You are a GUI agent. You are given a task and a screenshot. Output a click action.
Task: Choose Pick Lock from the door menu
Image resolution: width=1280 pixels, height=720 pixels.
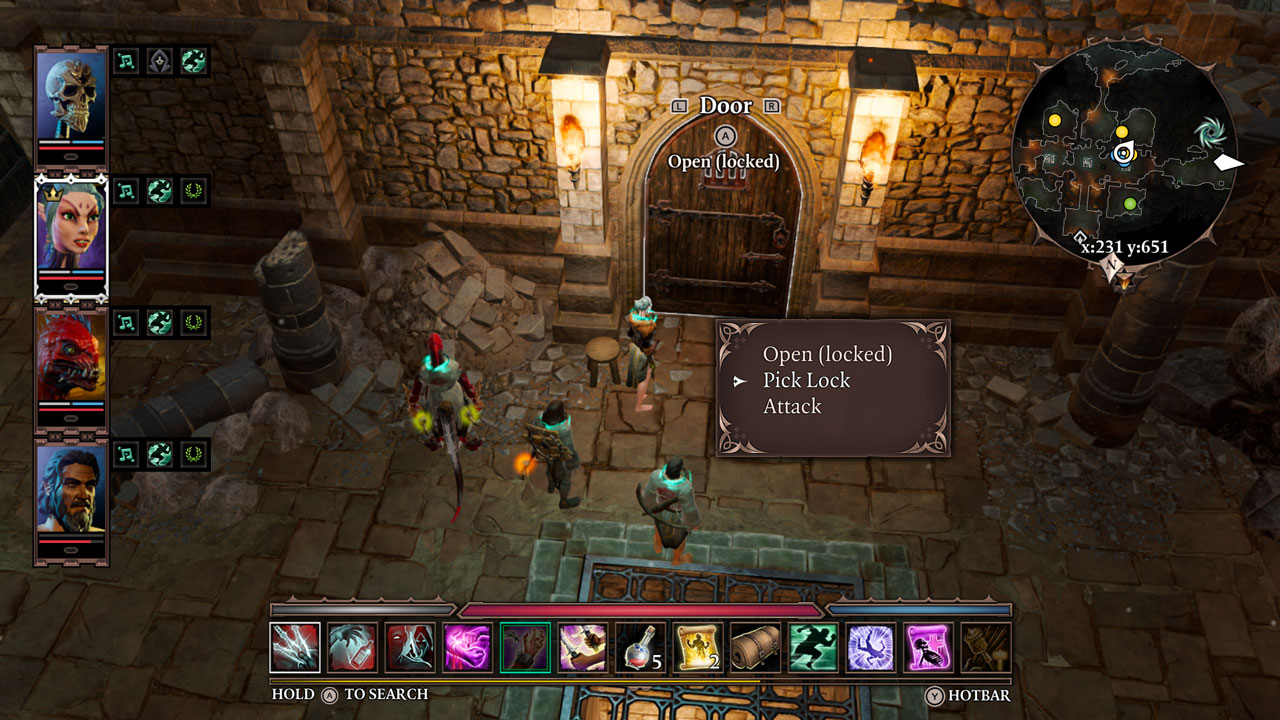point(808,380)
